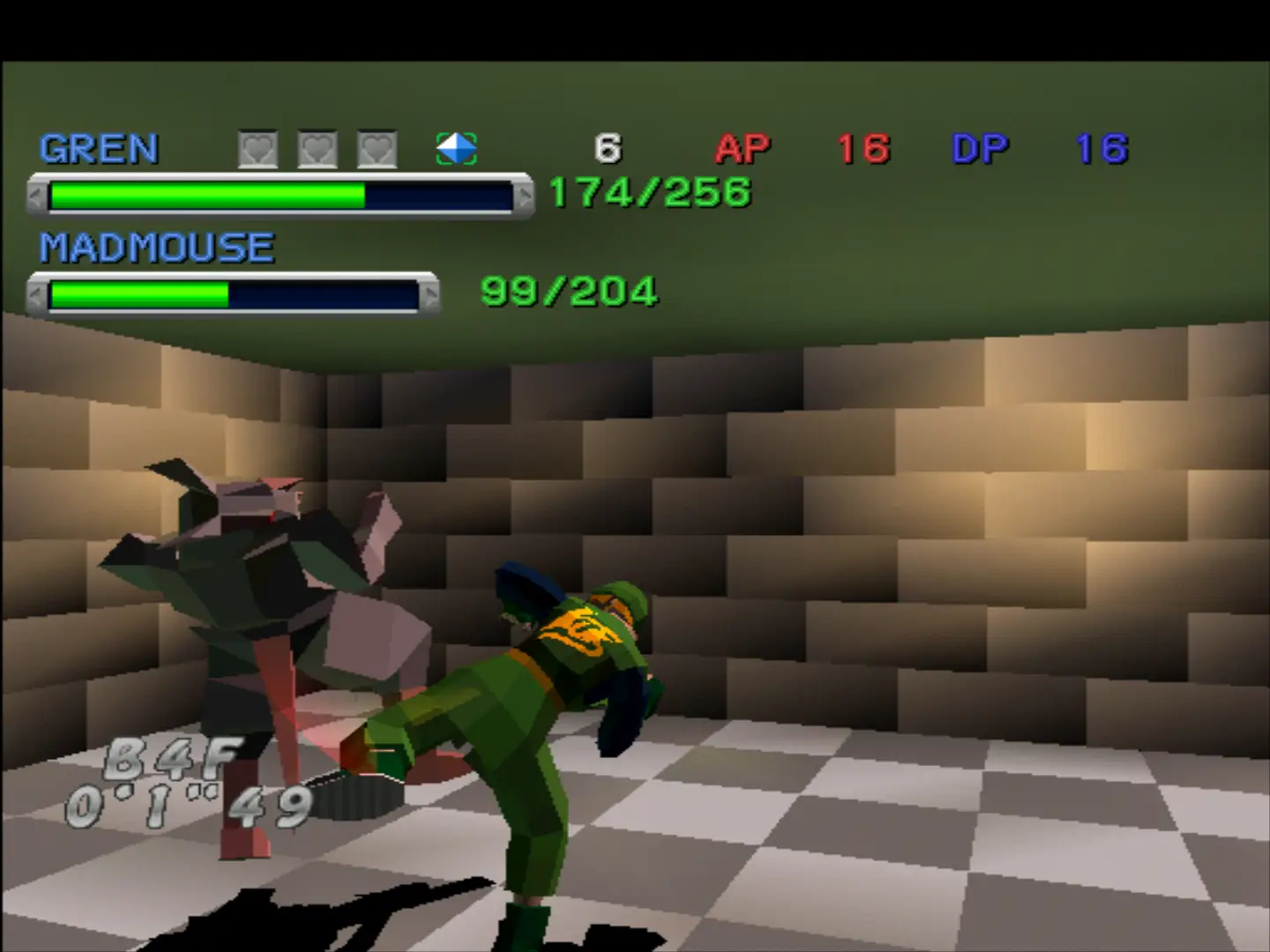Select the blue diamond crystal icon

(457, 149)
